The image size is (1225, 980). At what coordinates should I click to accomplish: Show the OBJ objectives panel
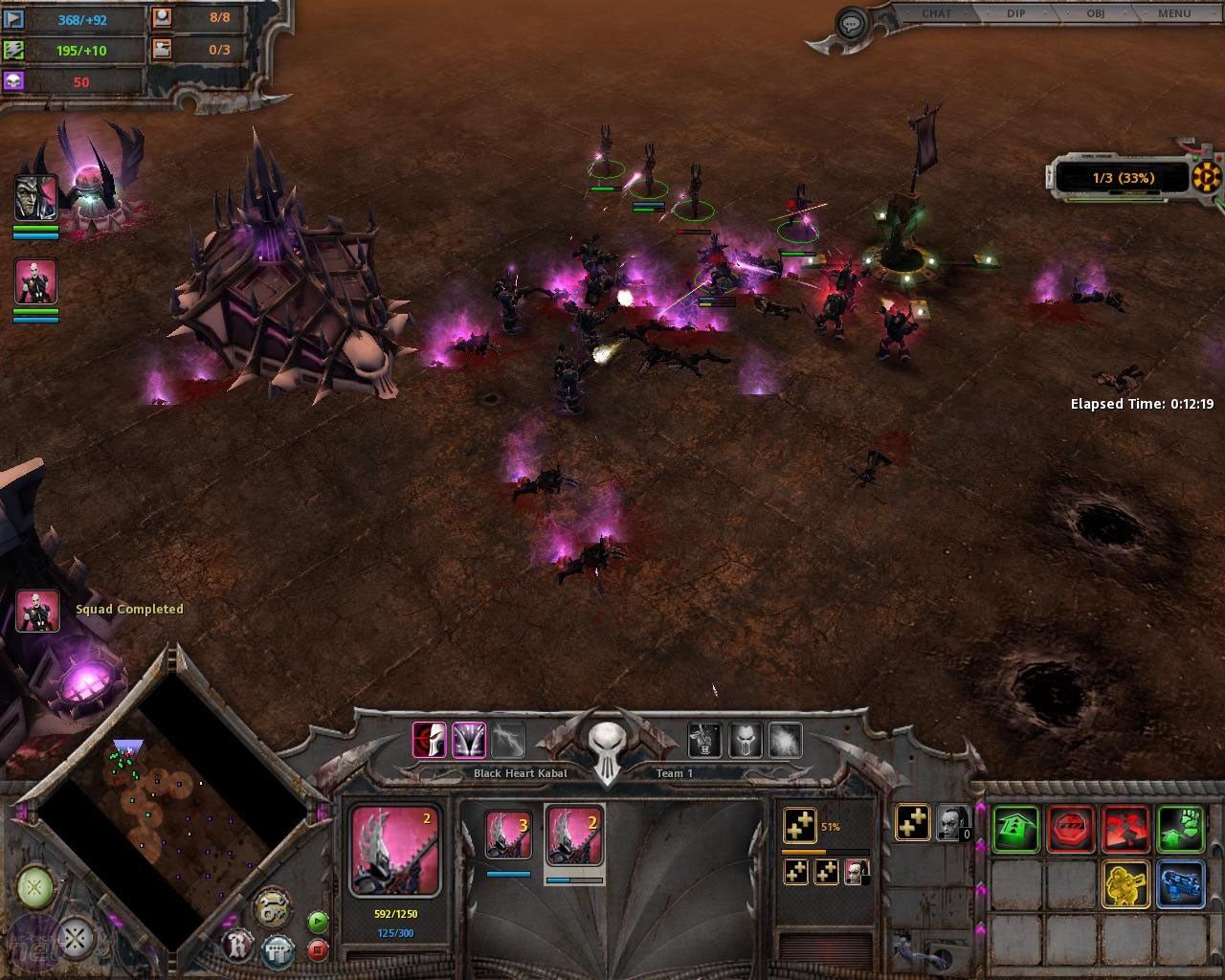tap(1096, 13)
